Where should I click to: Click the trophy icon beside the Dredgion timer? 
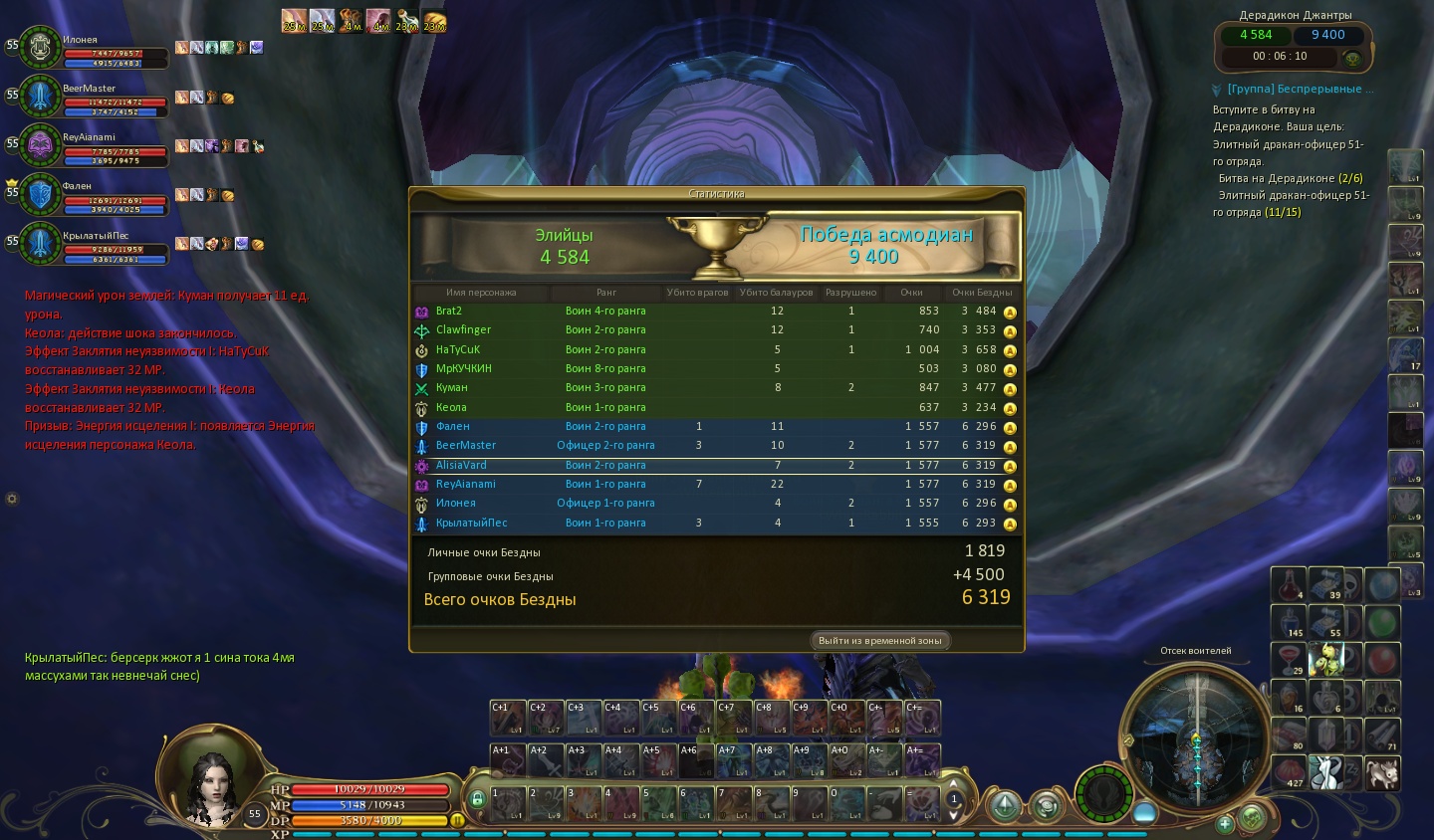1352,58
